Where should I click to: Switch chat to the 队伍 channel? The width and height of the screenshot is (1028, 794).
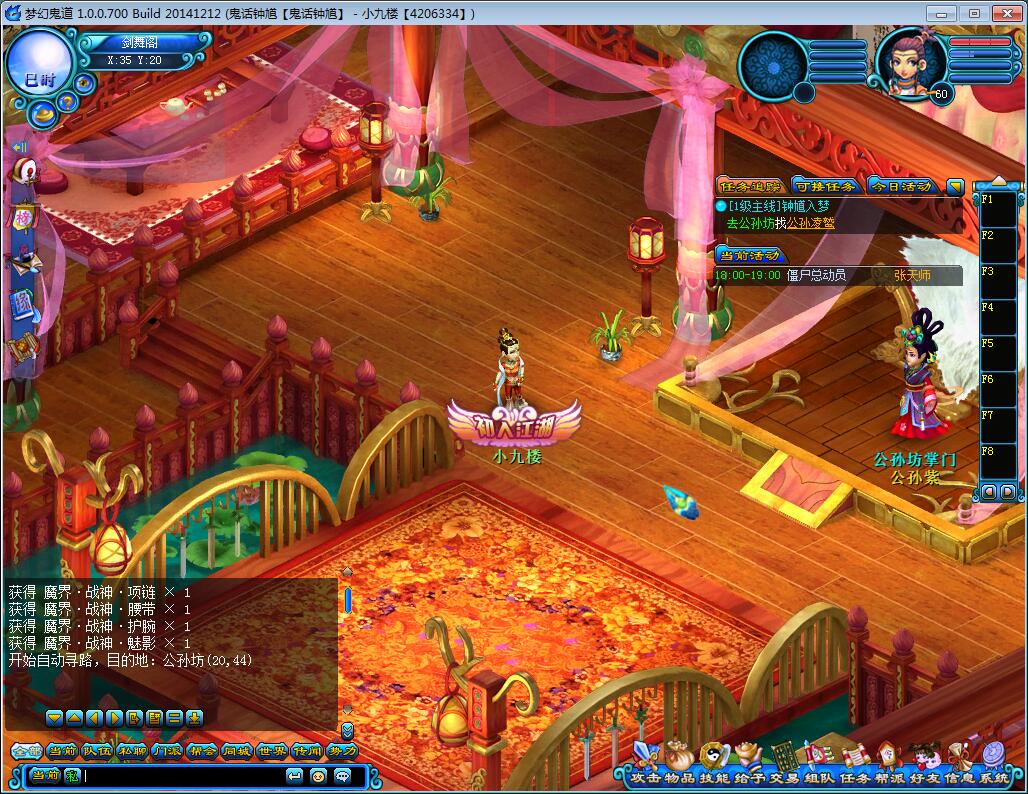pyautogui.click(x=97, y=751)
